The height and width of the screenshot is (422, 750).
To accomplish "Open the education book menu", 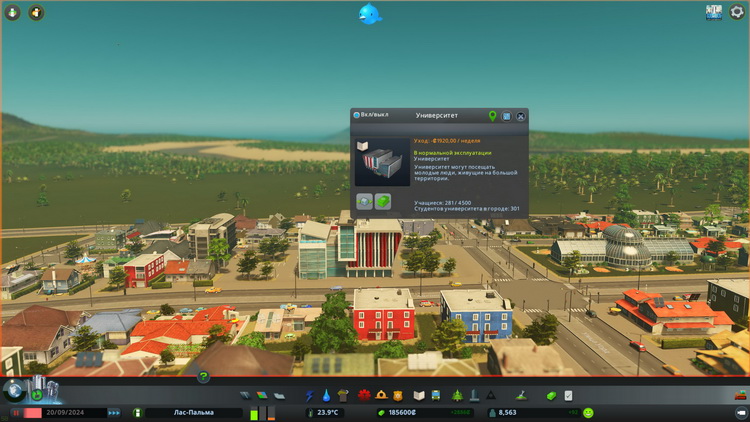I will [420, 396].
